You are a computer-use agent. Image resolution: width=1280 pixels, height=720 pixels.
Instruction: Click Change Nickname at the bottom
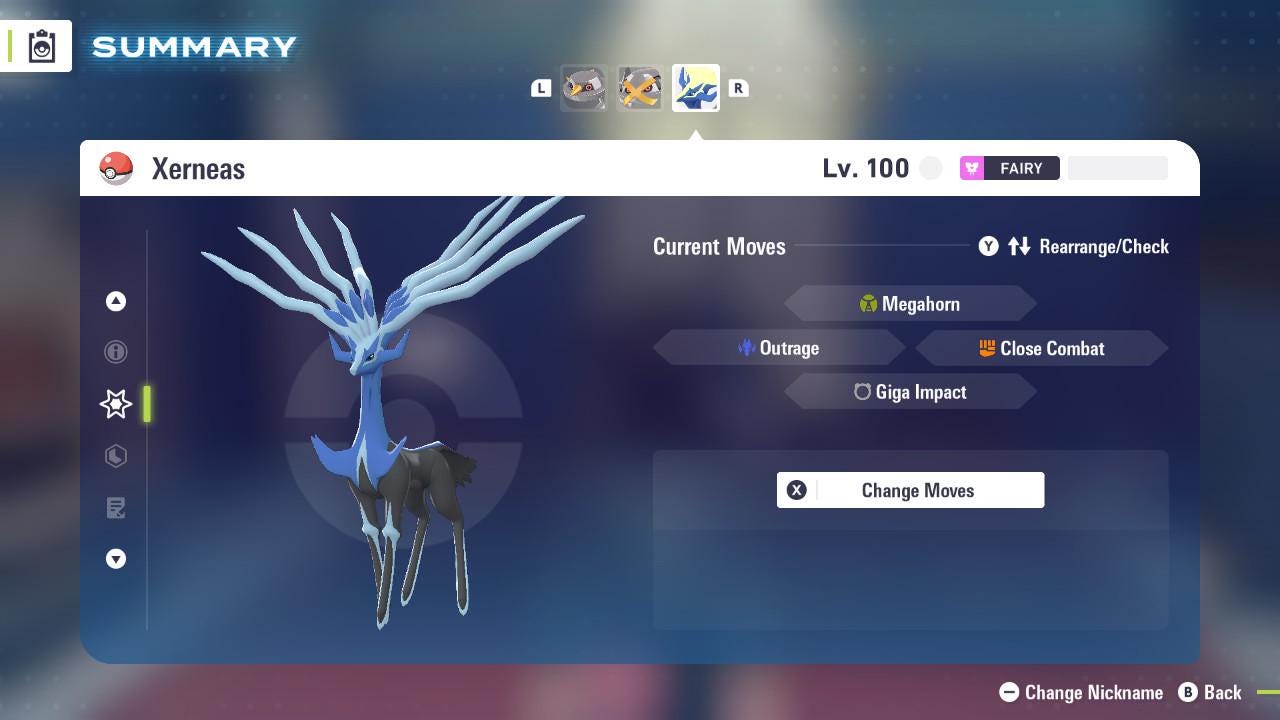[1080, 692]
